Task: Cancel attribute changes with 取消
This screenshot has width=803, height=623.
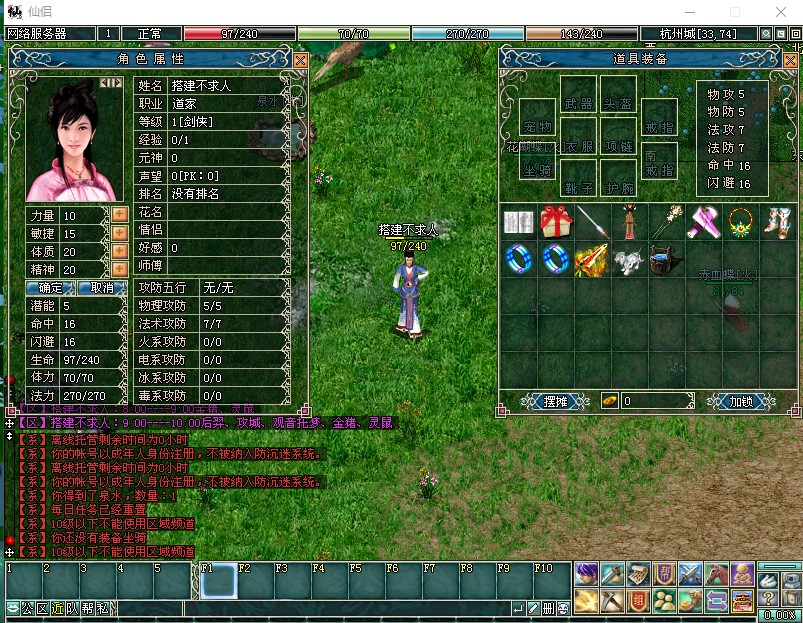Action: click(101, 288)
